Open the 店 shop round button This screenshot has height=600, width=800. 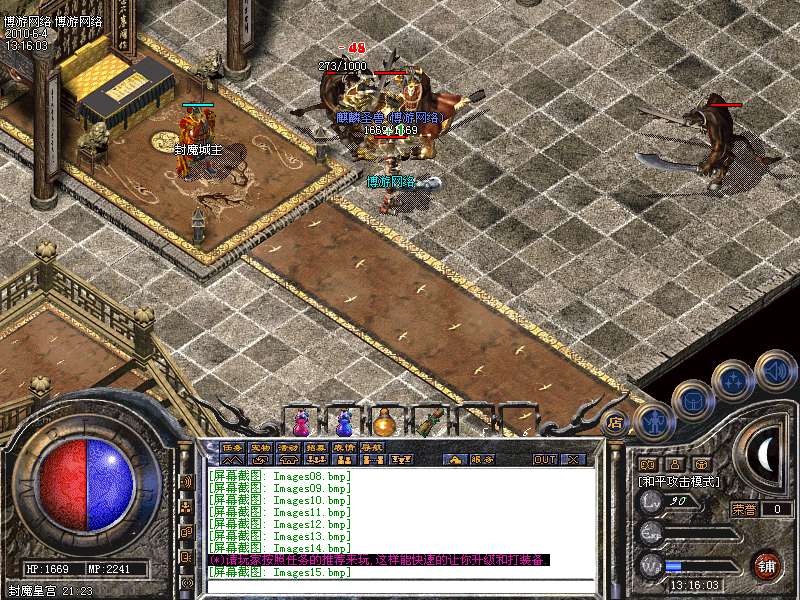tap(616, 422)
